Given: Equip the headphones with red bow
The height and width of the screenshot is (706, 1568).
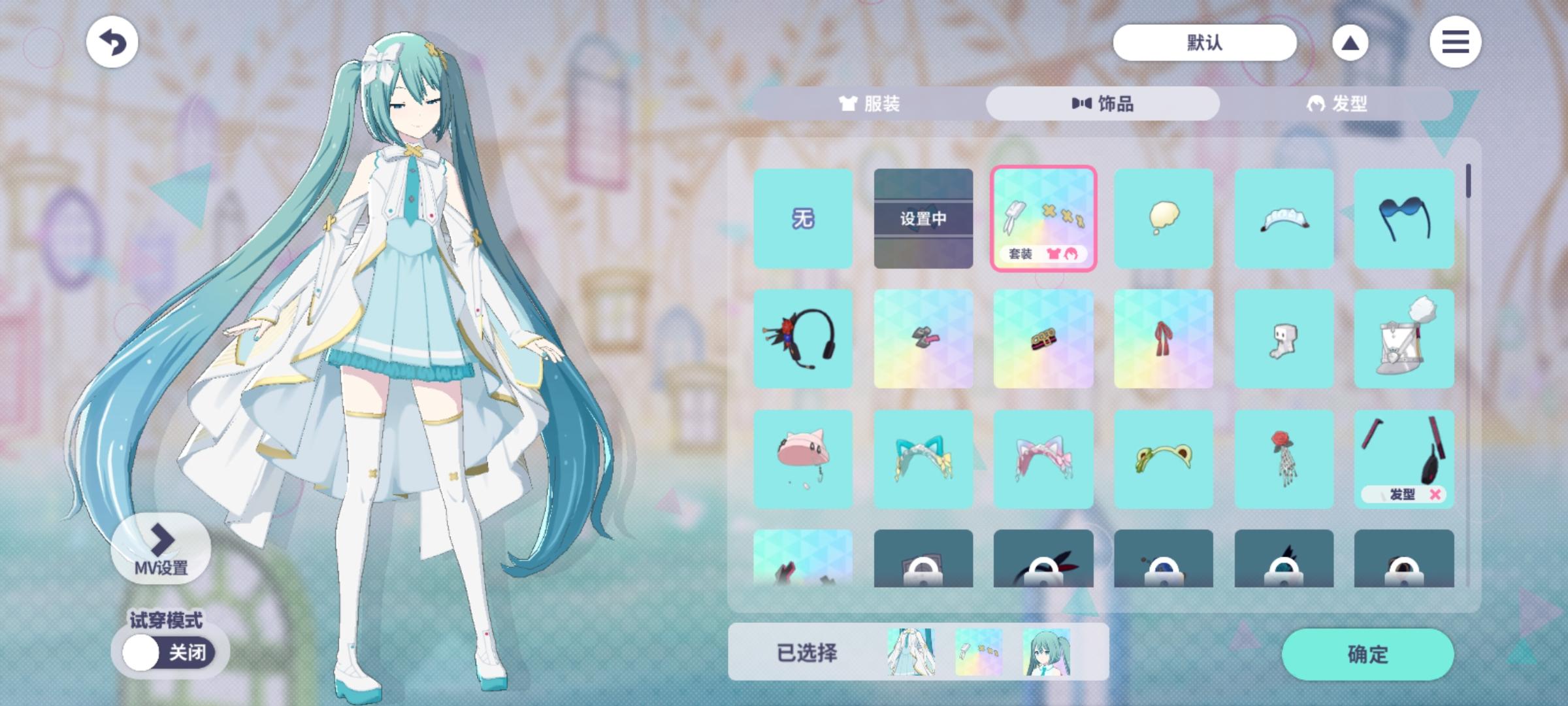Looking at the screenshot, I should coord(804,339).
